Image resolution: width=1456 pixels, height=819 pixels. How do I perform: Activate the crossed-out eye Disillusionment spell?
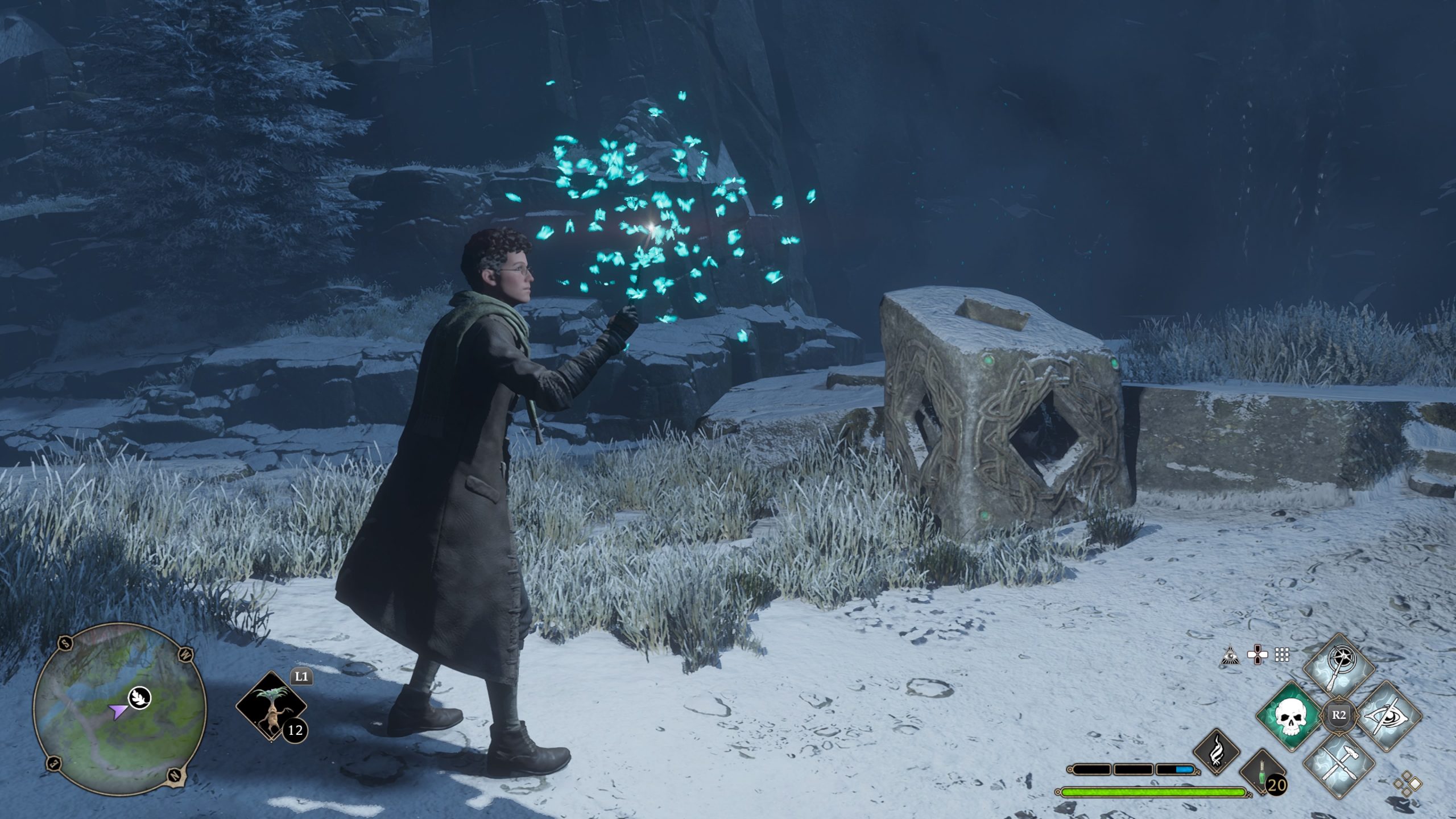(1389, 715)
